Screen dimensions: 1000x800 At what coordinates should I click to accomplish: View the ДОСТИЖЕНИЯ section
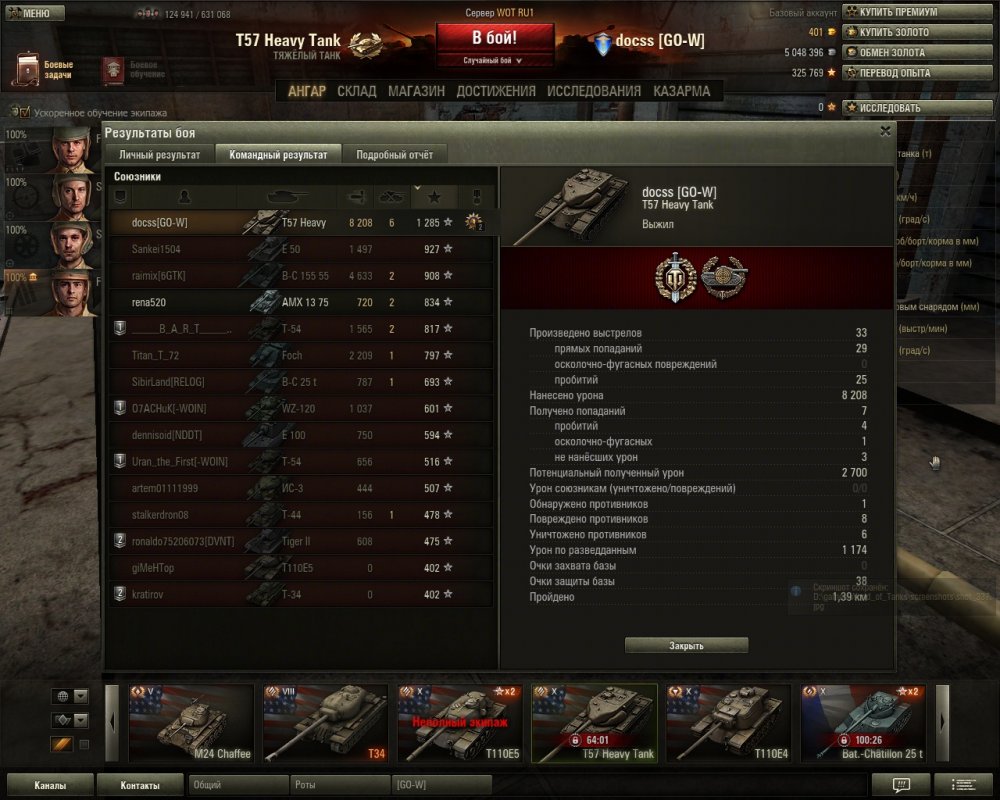click(496, 91)
